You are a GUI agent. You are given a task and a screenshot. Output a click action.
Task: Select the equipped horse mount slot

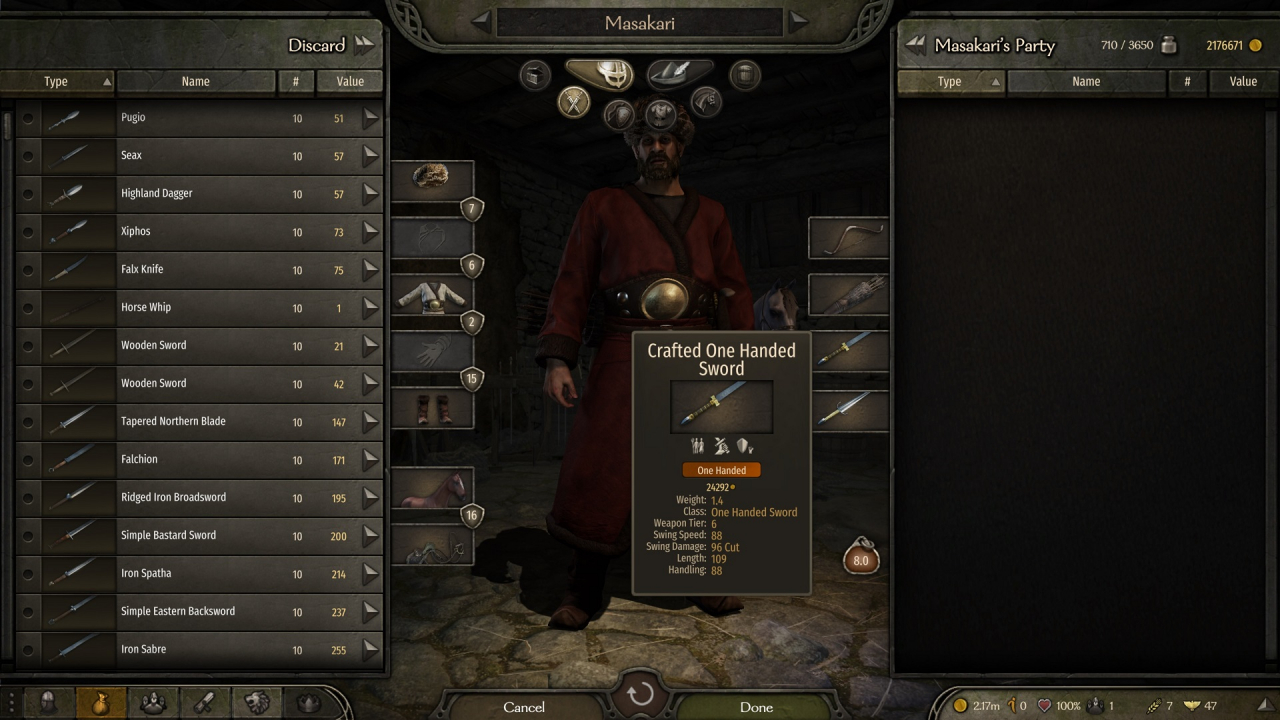[431, 489]
